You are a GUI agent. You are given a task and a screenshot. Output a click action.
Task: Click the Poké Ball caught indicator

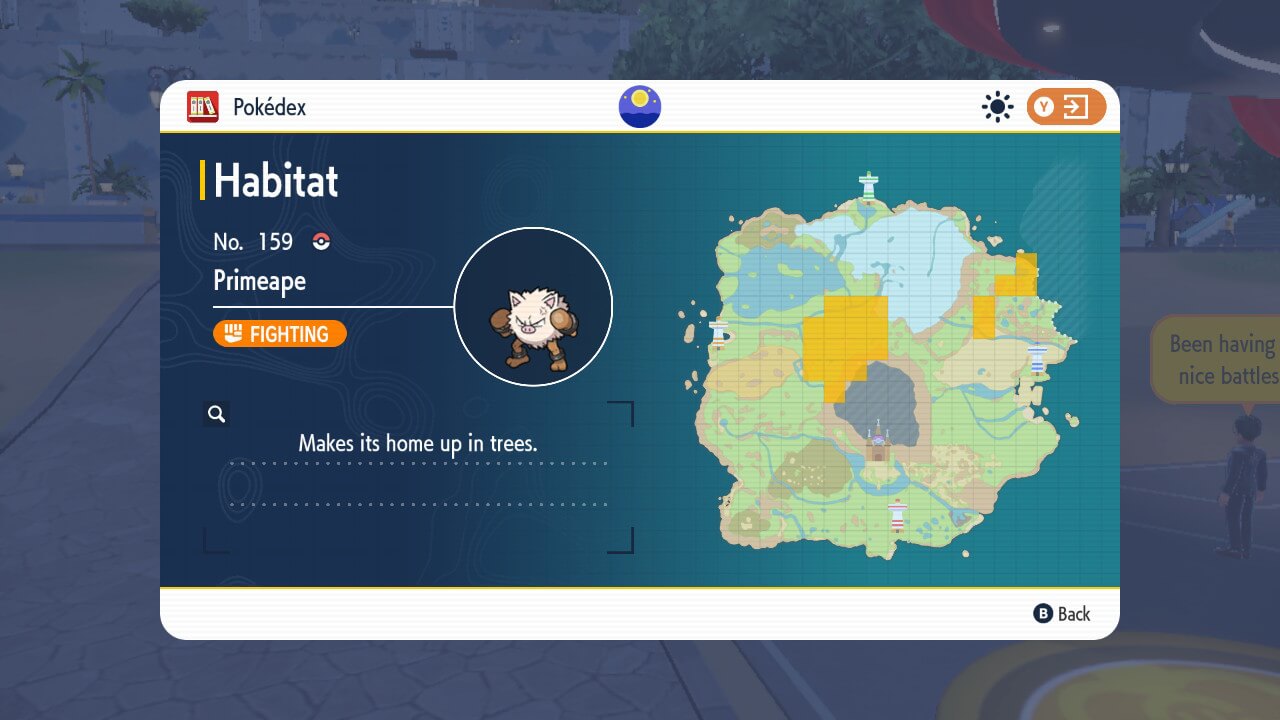[x=321, y=242]
